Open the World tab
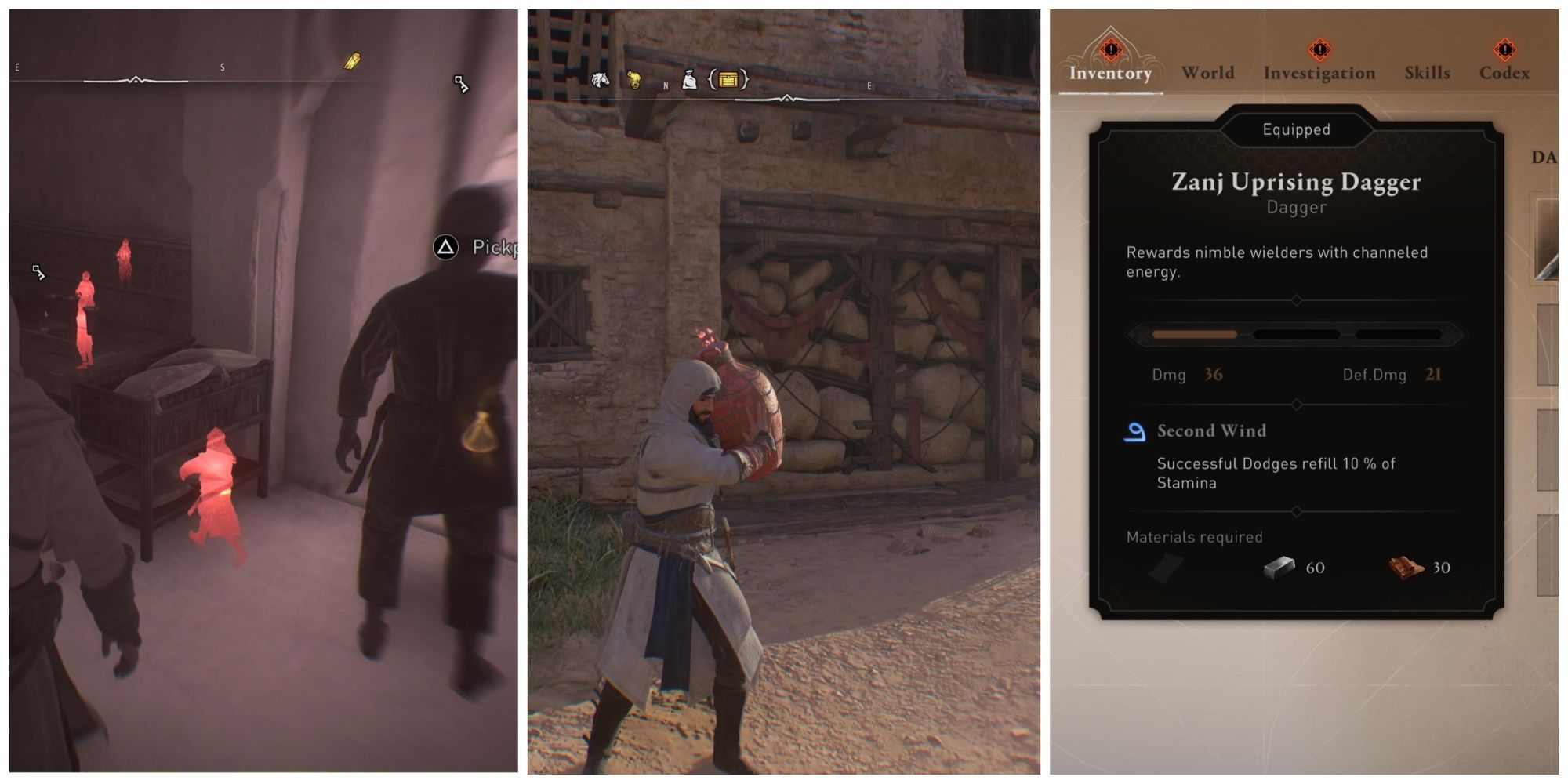1568x784 pixels. 1207,72
